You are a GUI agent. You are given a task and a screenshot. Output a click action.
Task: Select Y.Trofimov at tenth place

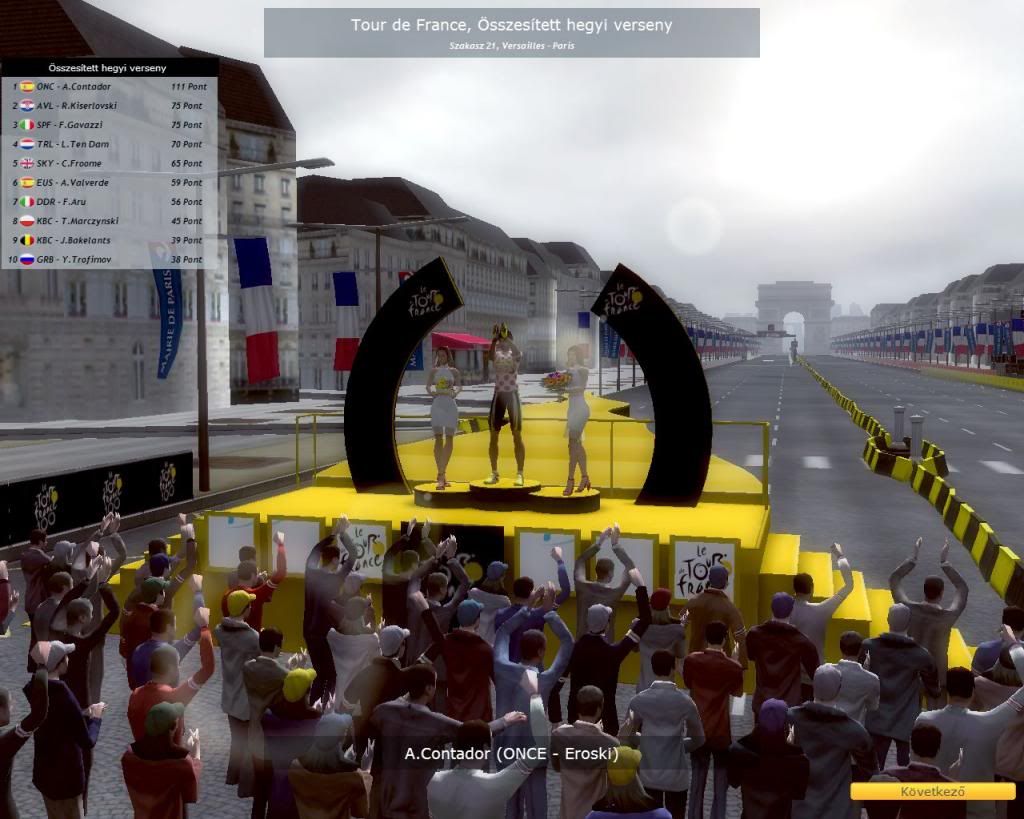tap(110, 260)
